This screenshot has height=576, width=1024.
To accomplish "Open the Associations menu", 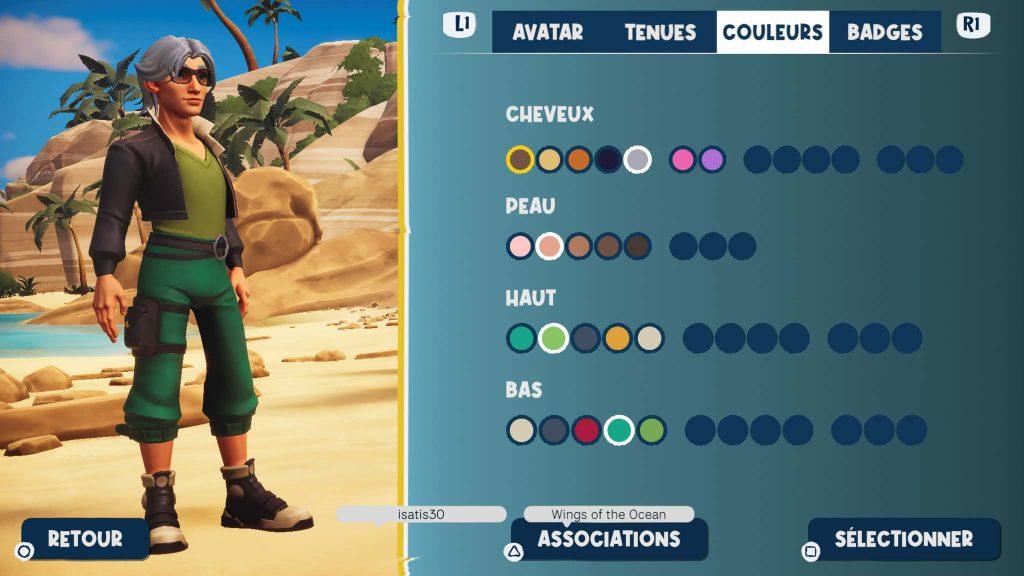I will click(609, 539).
